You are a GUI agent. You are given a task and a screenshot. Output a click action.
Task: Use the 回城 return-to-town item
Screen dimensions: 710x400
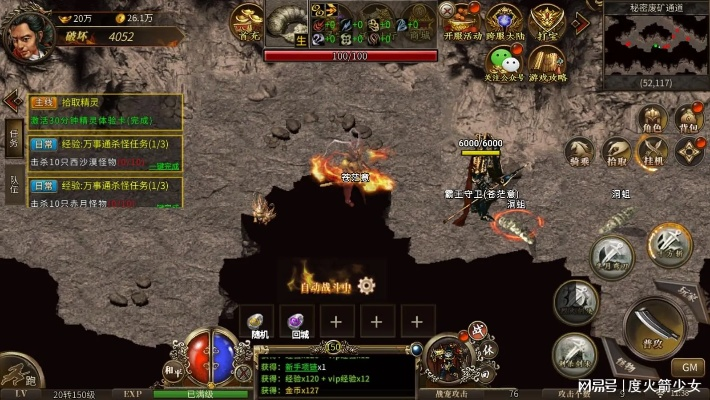pyautogui.click(x=297, y=322)
